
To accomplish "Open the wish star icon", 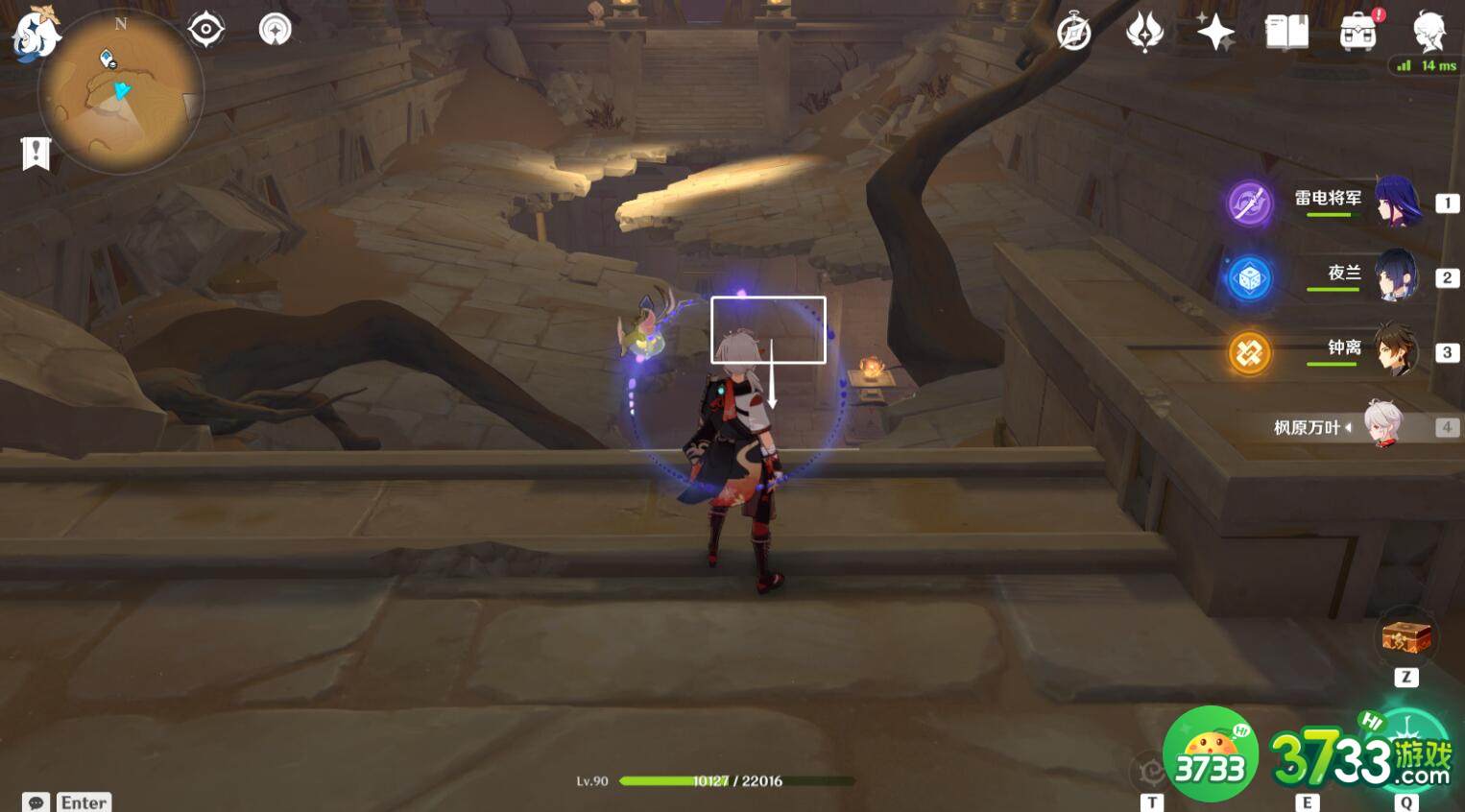I will coord(1215,33).
